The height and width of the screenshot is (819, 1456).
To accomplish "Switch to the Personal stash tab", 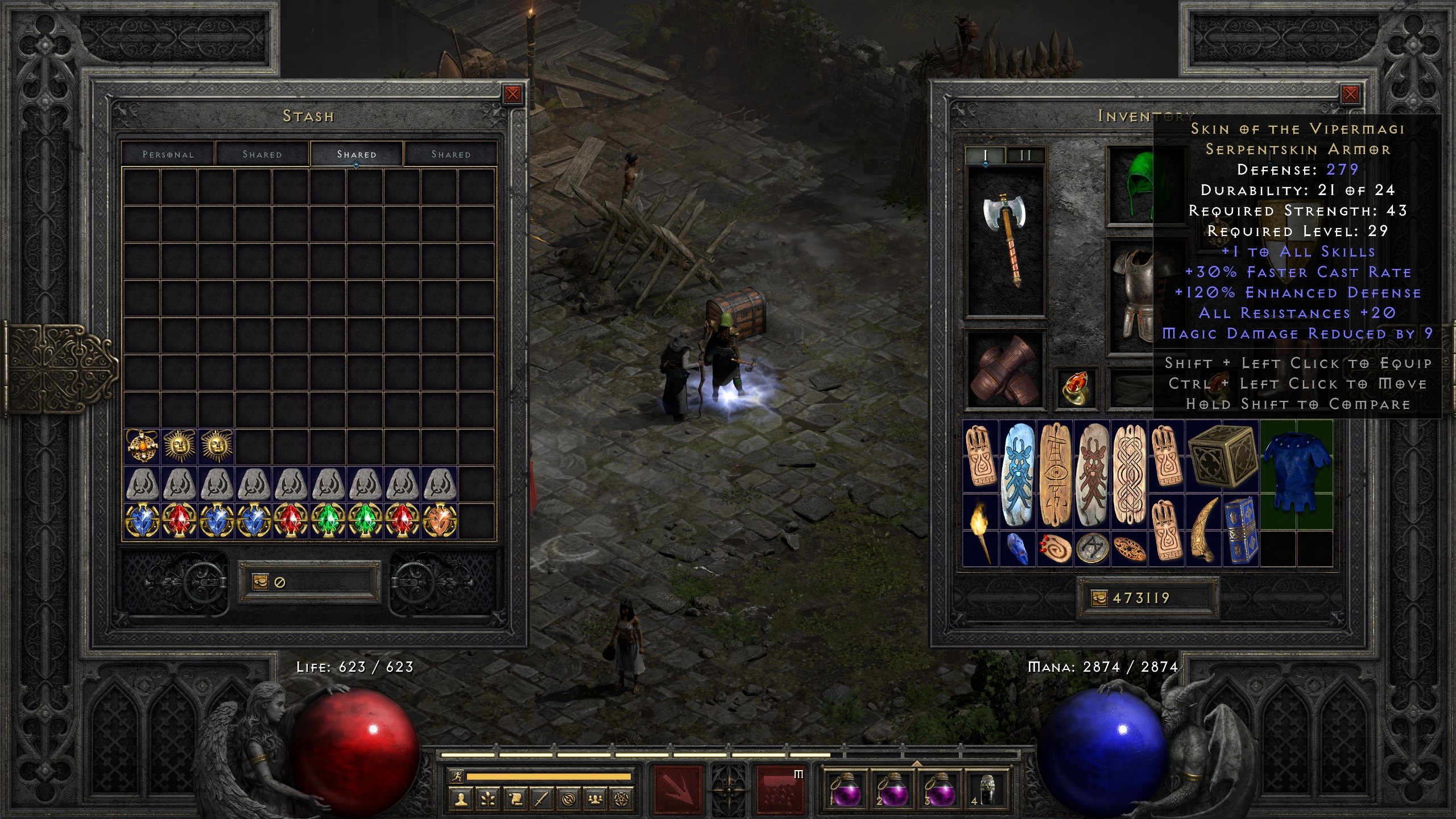I will pyautogui.click(x=168, y=154).
